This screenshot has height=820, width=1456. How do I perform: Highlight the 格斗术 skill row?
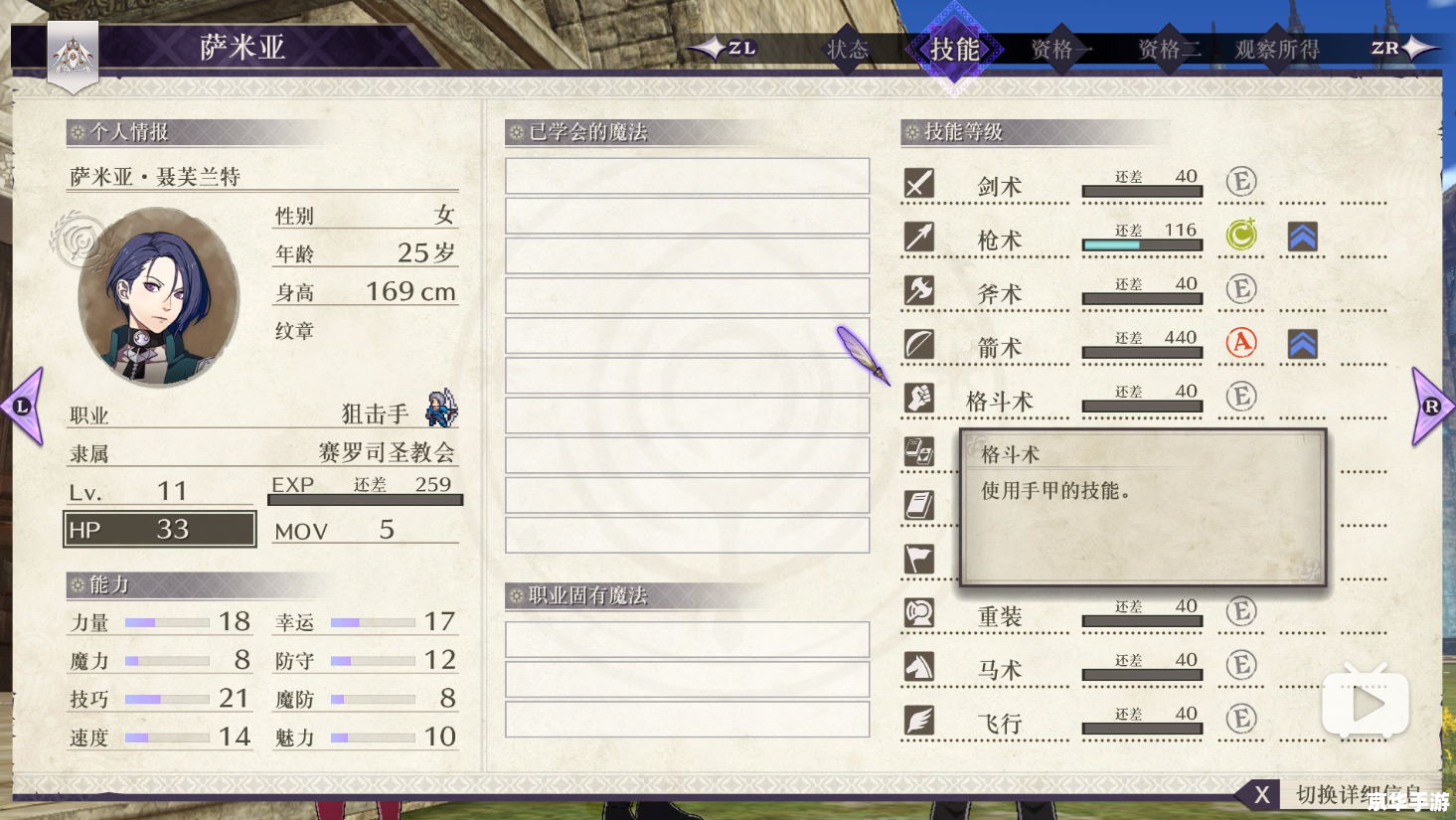pyautogui.click(x=999, y=401)
